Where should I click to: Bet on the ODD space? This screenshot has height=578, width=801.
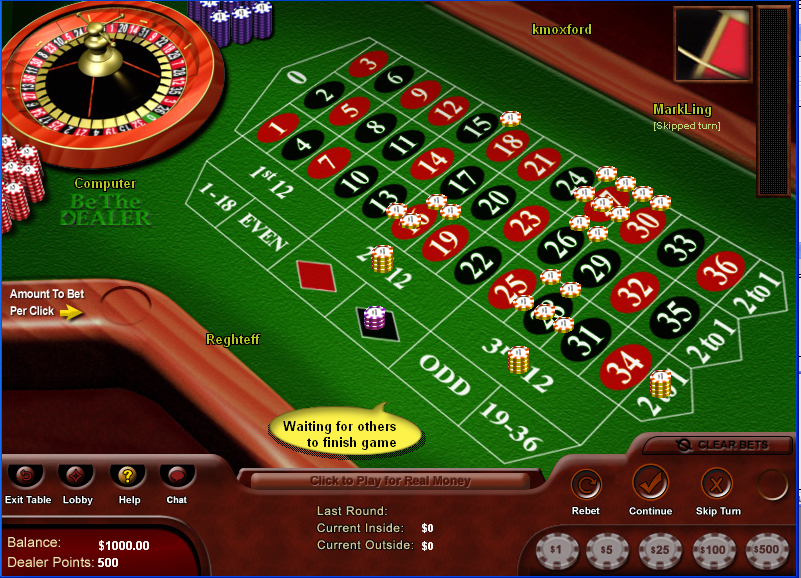[x=444, y=372]
